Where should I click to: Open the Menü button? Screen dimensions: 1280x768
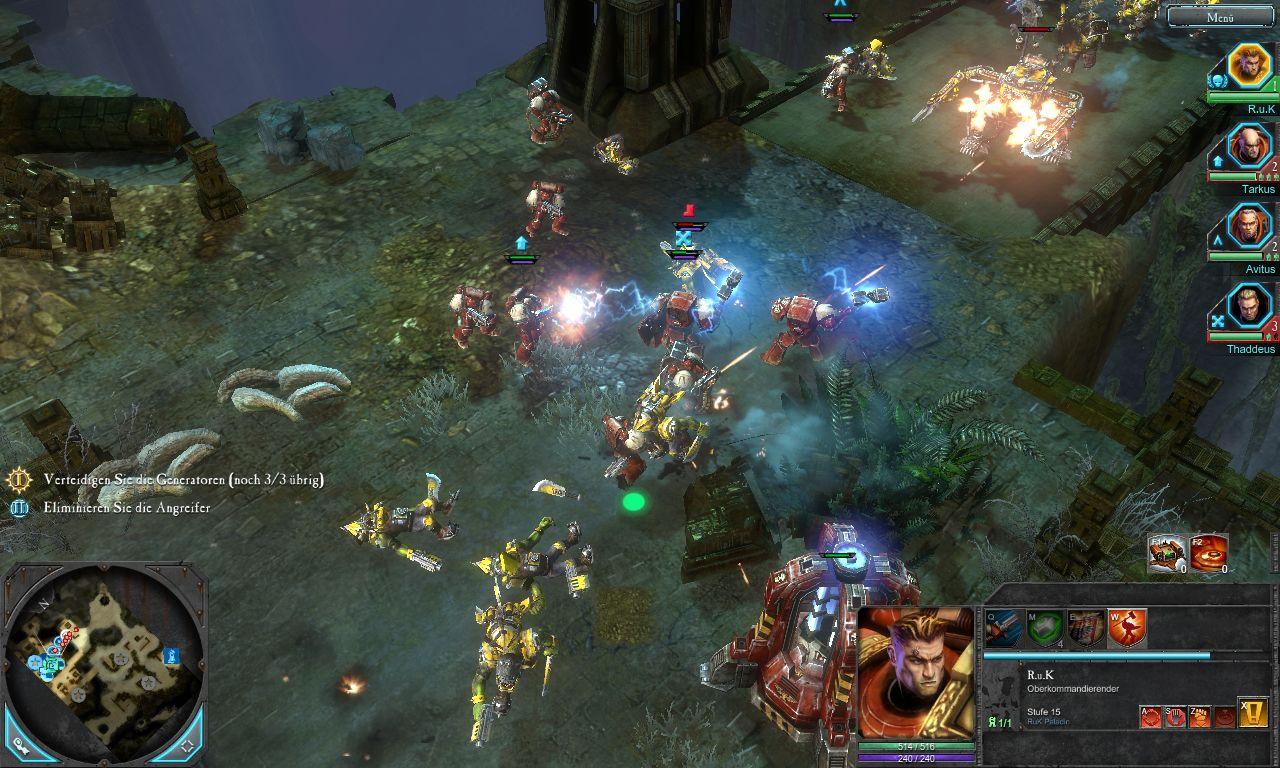click(1222, 16)
